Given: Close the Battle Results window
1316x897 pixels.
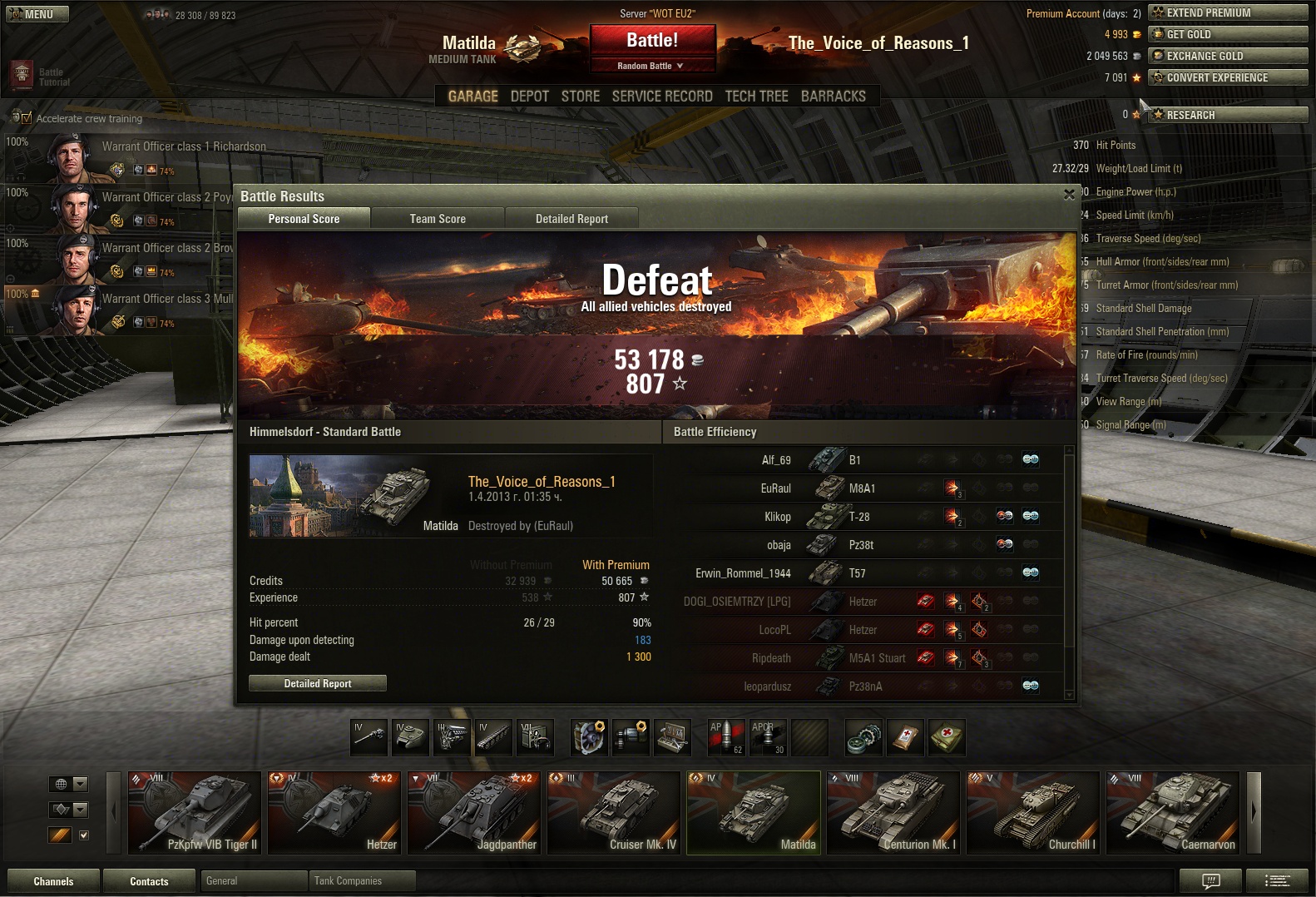Looking at the screenshot, I should tap(1069, 195).
